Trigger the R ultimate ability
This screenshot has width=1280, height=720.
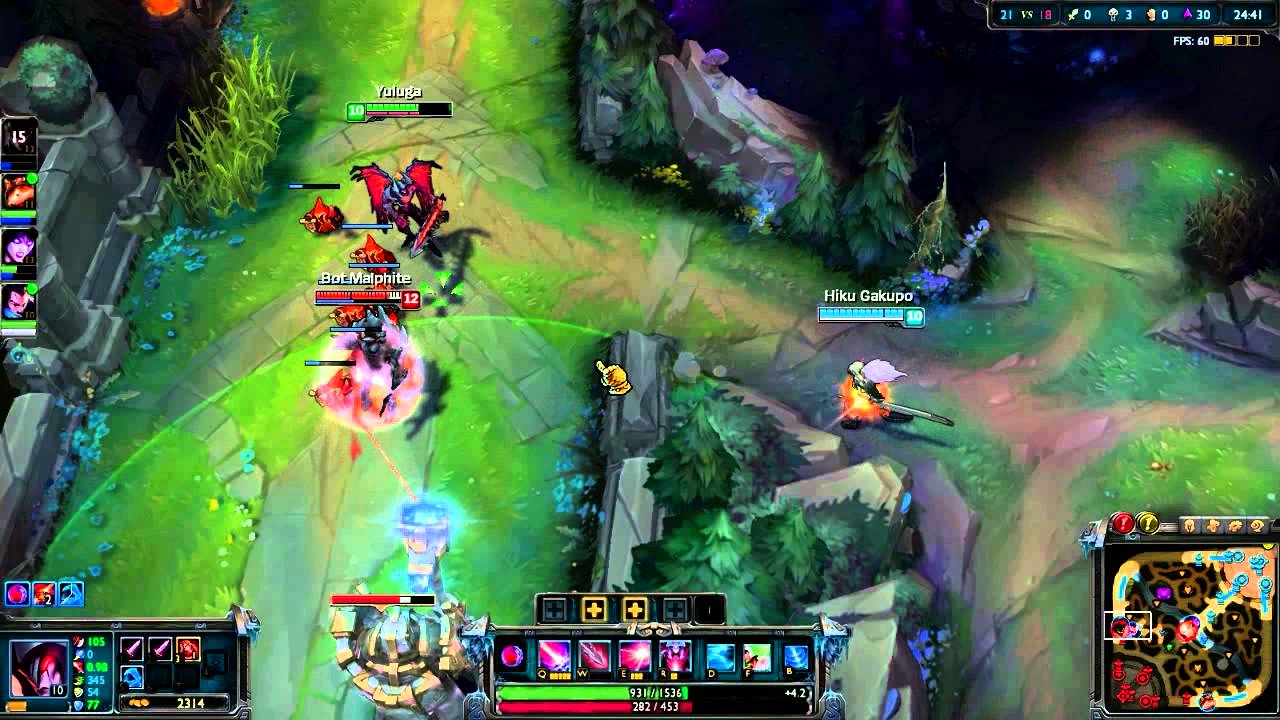tap(674, 657)
